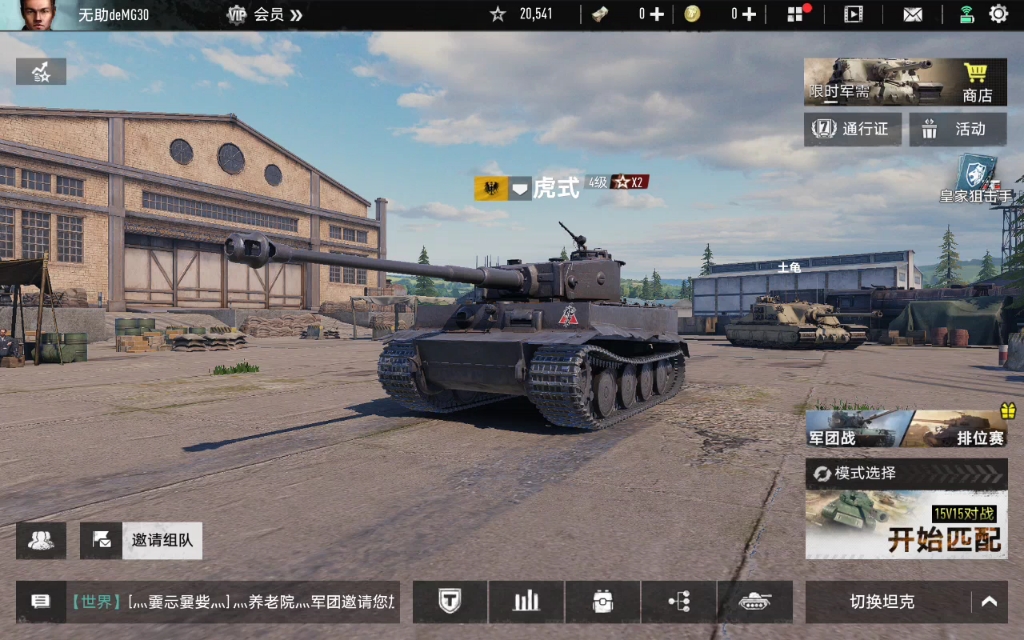Open the player avatar profile
This screenshot has width=1024, height=640.
click(x=37, y=15)
